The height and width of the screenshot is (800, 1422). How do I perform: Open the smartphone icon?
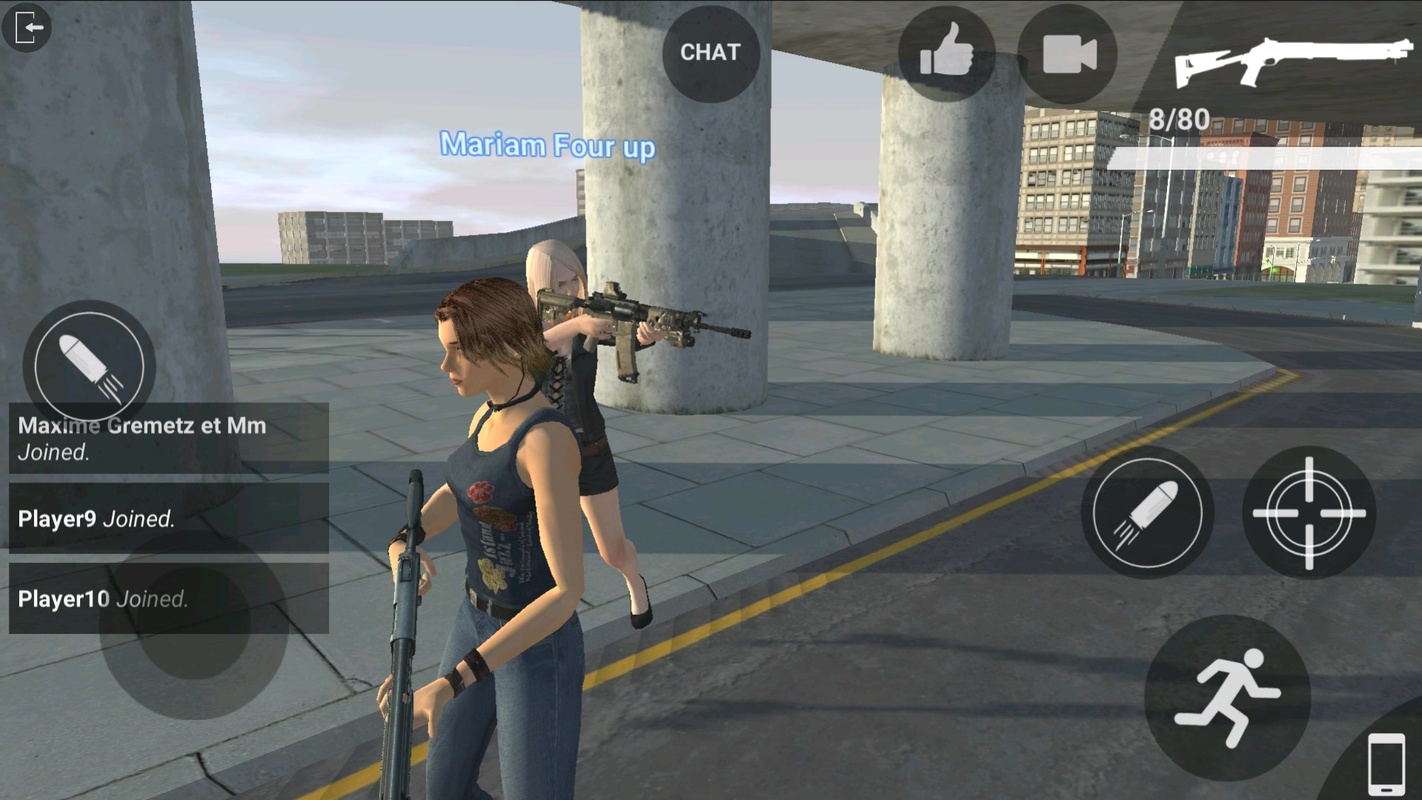(1385, 764)
